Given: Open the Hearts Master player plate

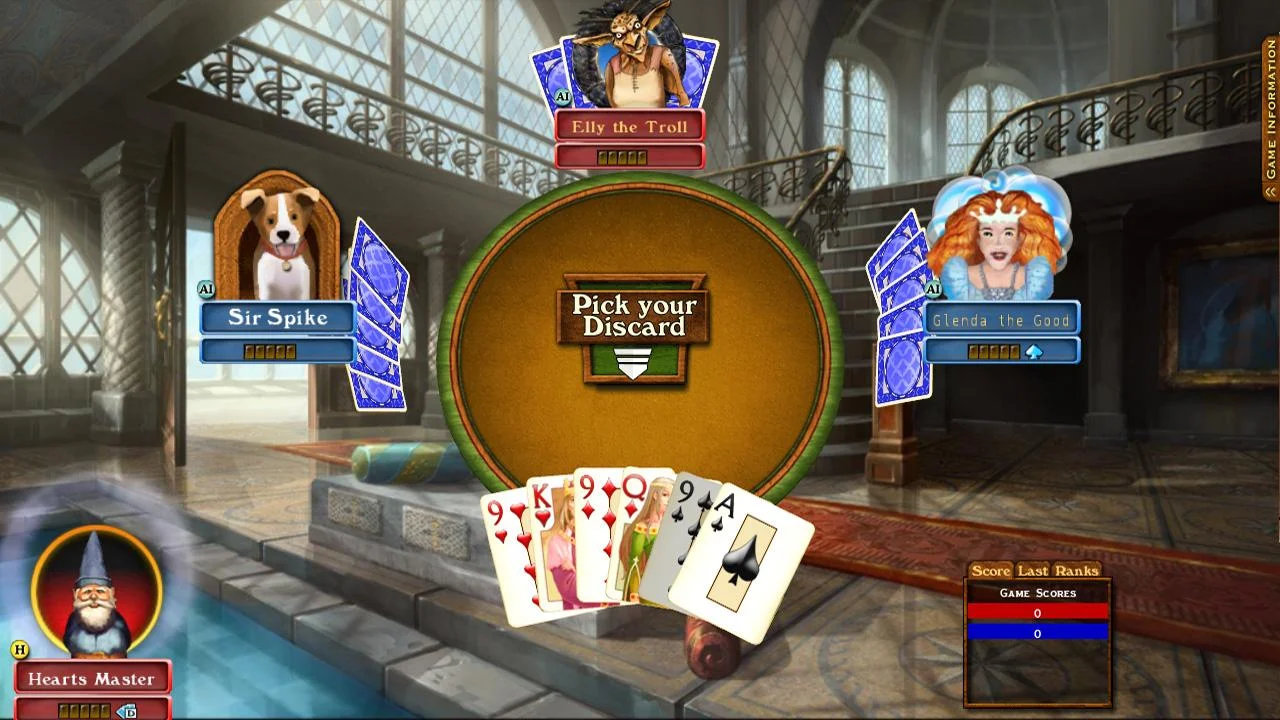Looking at the screenshot, I should pos(92,679).
